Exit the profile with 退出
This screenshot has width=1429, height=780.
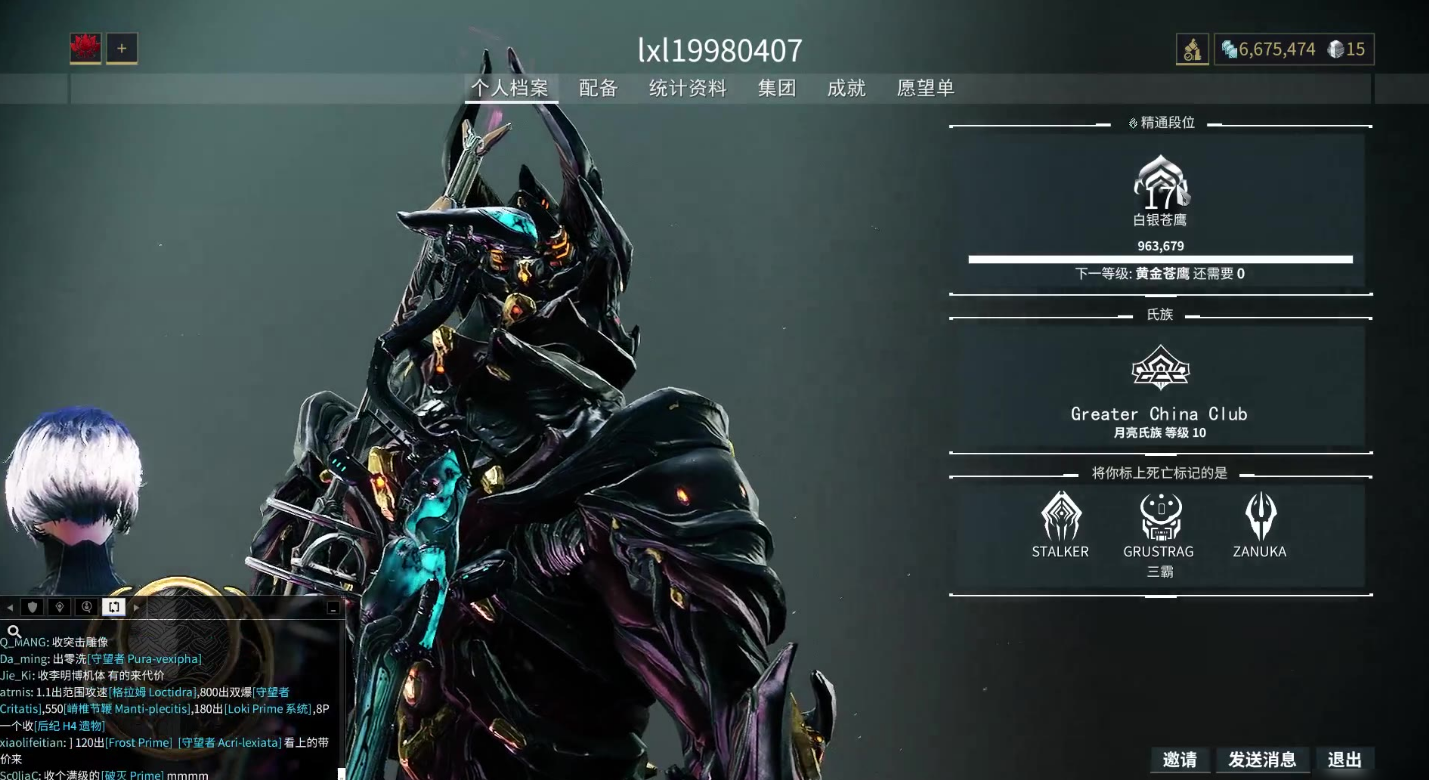(x=1344, y=760)
